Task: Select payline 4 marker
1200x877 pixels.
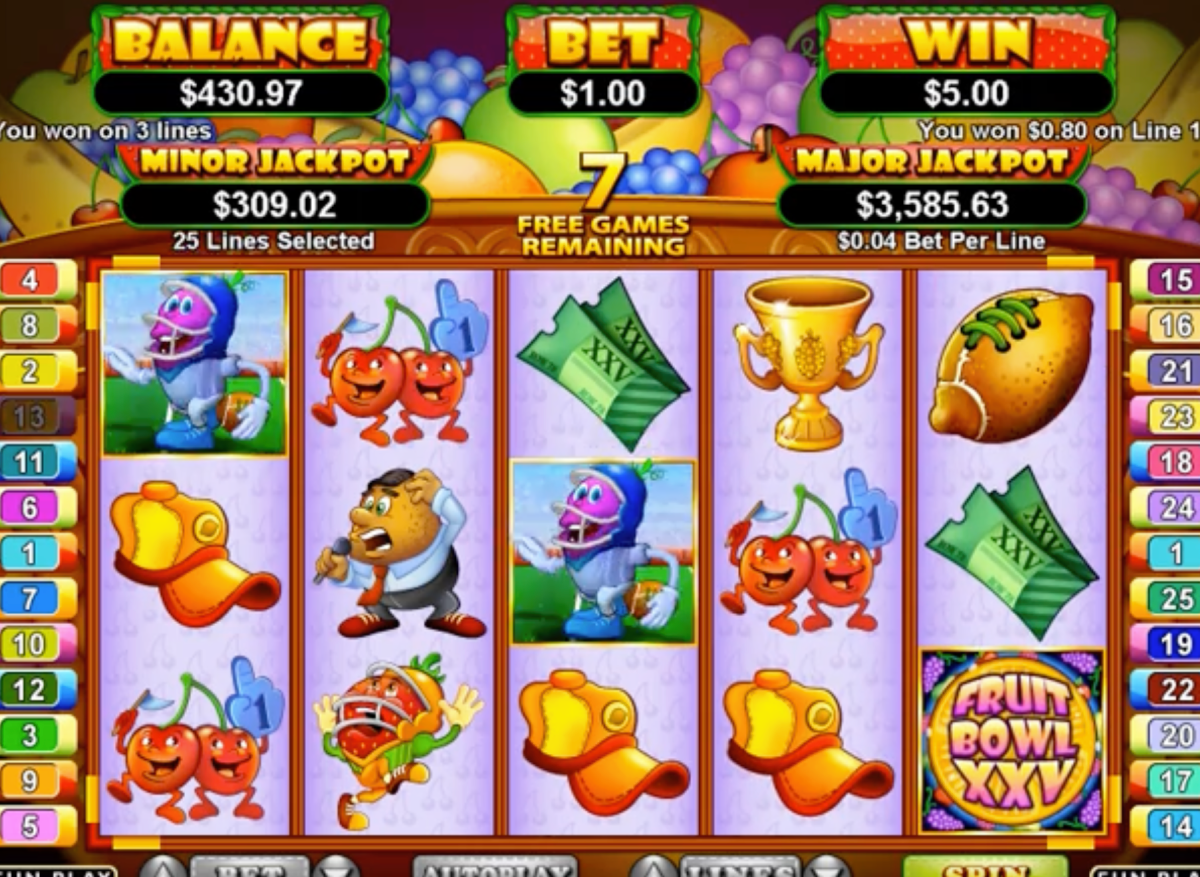Action: (x=38, y=280)
